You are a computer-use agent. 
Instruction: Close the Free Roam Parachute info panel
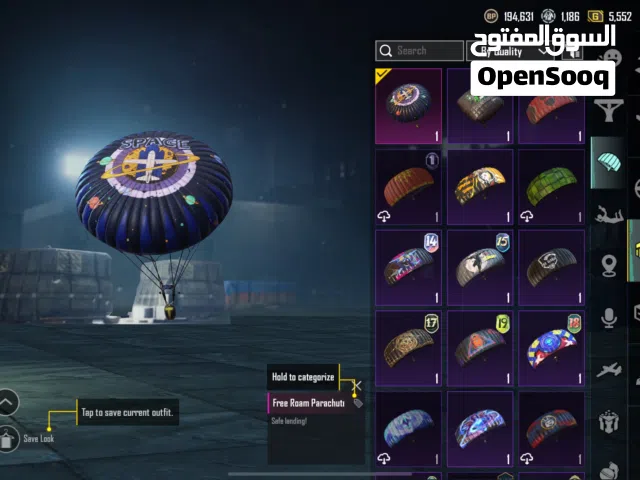[x=357, y=384]
